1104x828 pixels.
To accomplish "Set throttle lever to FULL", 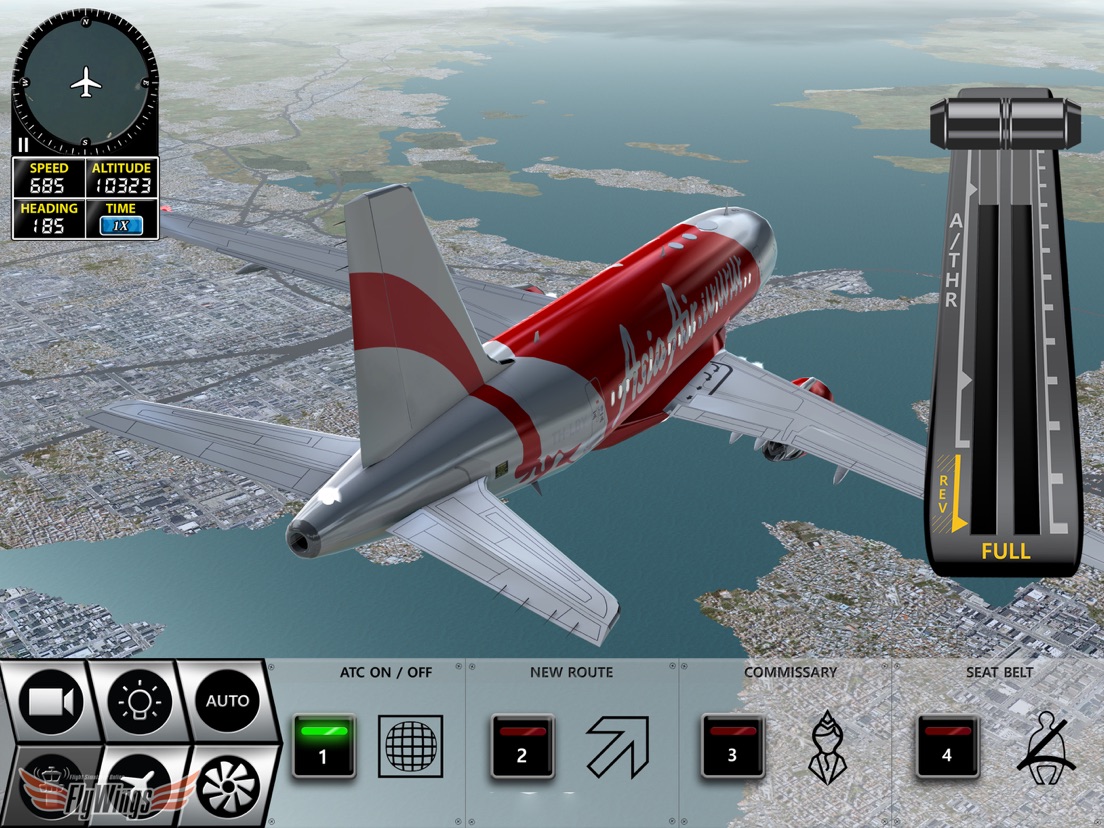I will [x=1005, y=551].
